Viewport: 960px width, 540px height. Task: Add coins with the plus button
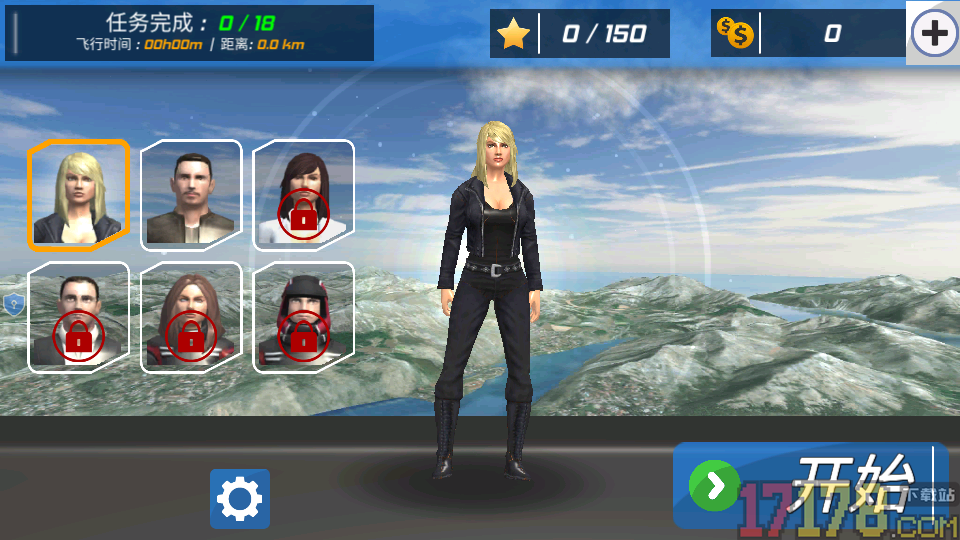click(933, 34)
